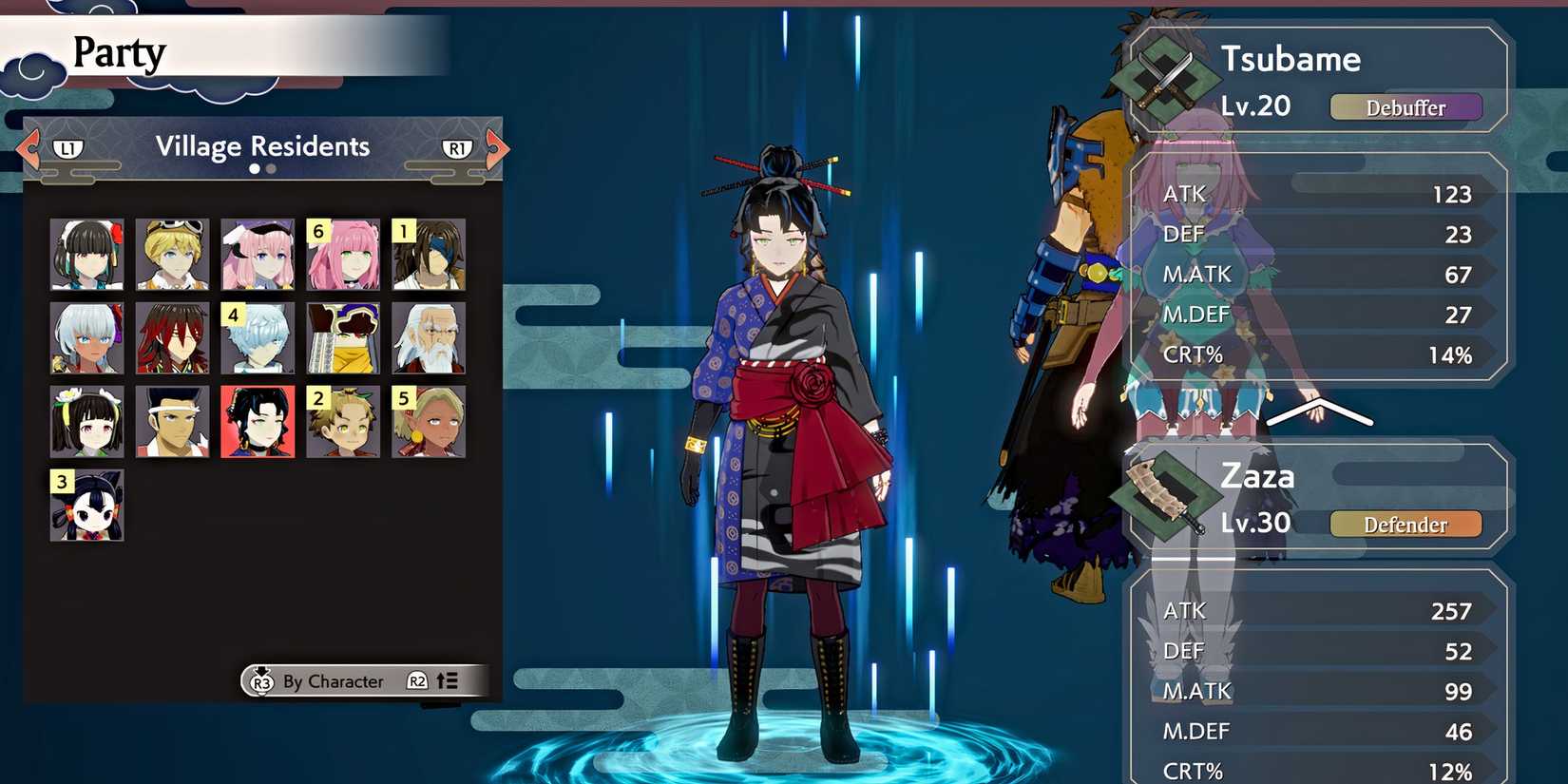The image size is (1568, 784).
Task: Pick the small chibi character portrait marked 3
Action: 86,507
